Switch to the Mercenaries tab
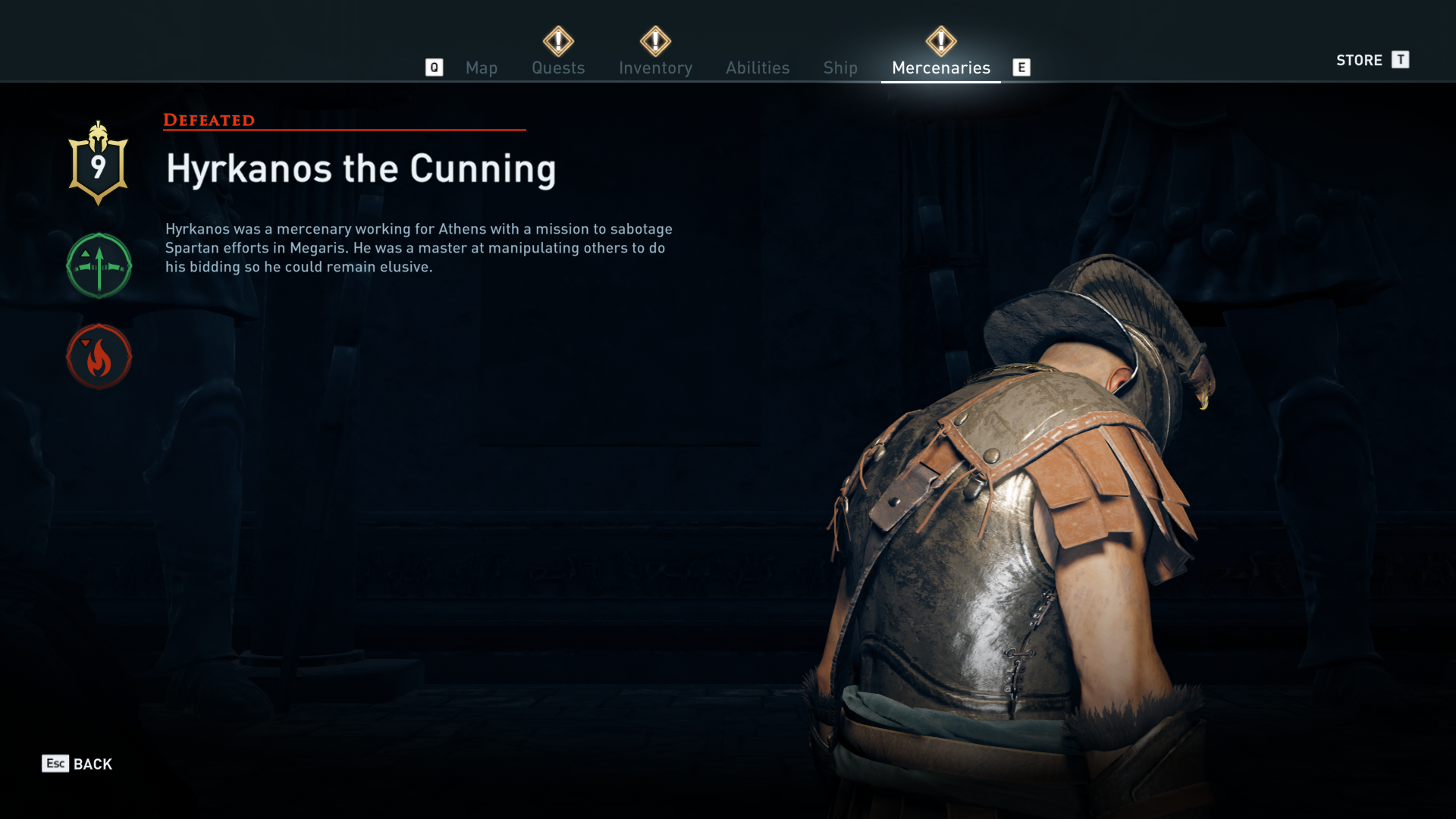This screenshot has width=1456, height=819. point(940,67)
